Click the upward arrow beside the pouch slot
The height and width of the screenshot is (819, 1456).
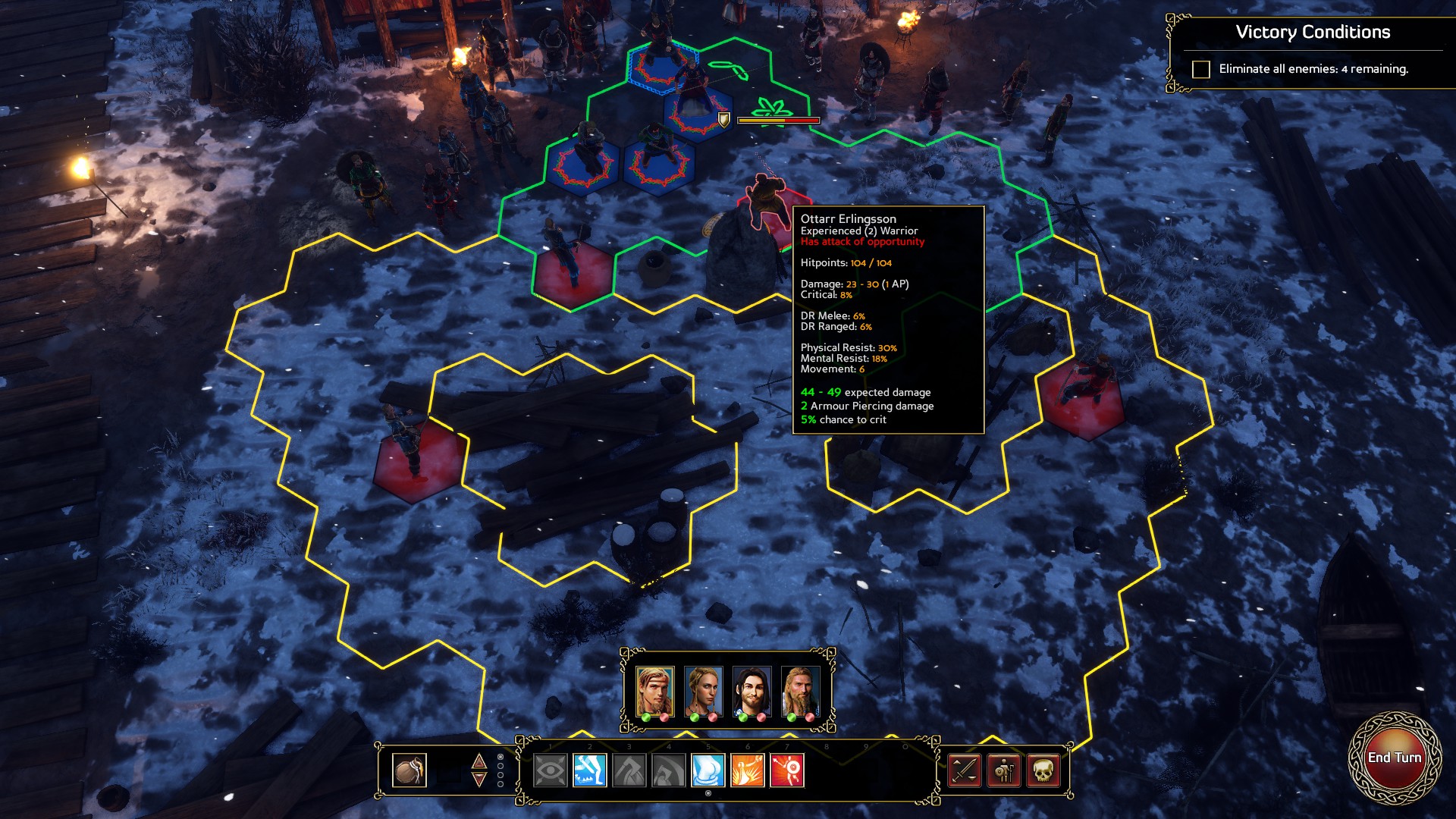tap(479, 761)
